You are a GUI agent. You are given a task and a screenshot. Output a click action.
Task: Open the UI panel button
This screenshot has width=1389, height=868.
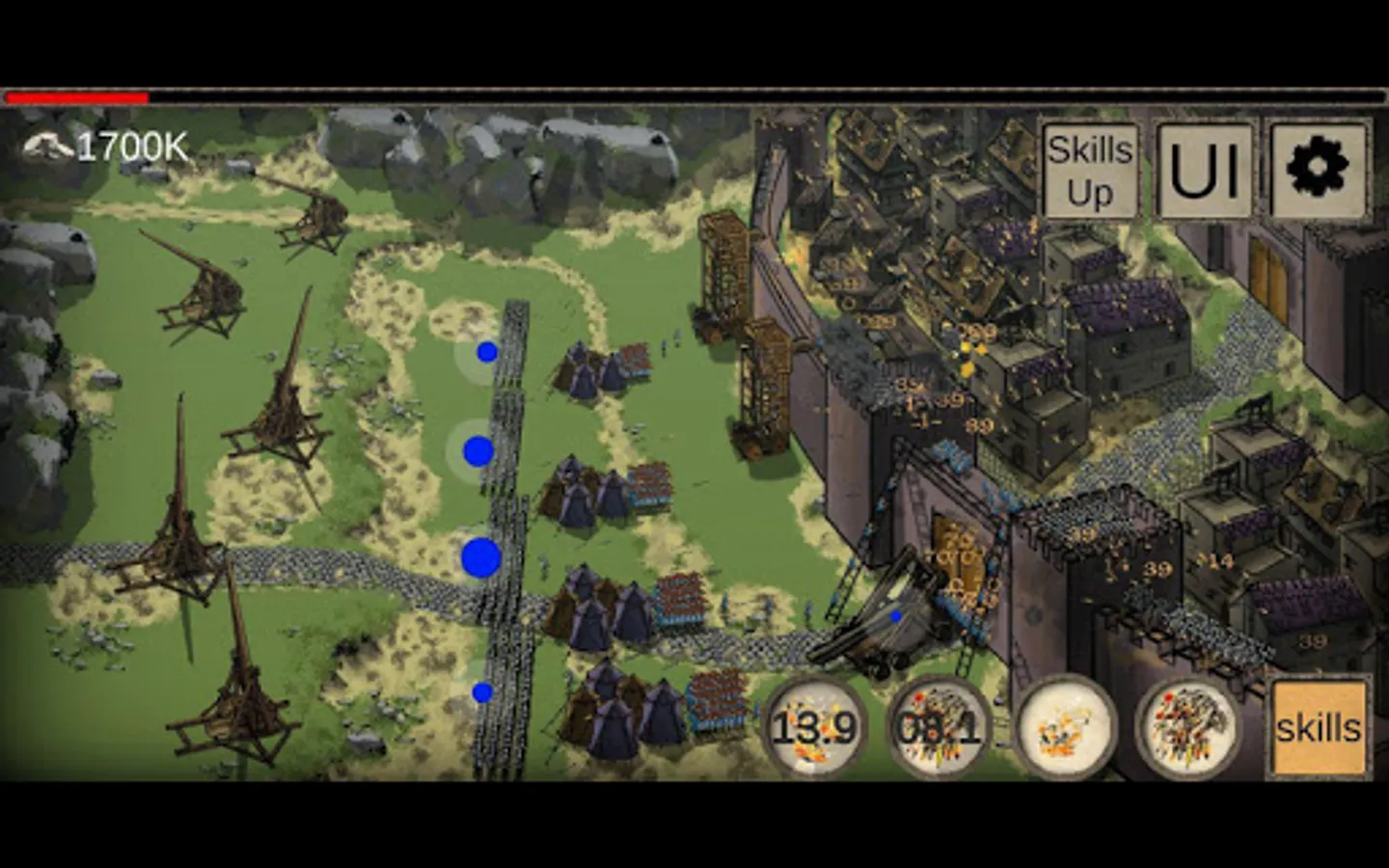pos(1203,170)
